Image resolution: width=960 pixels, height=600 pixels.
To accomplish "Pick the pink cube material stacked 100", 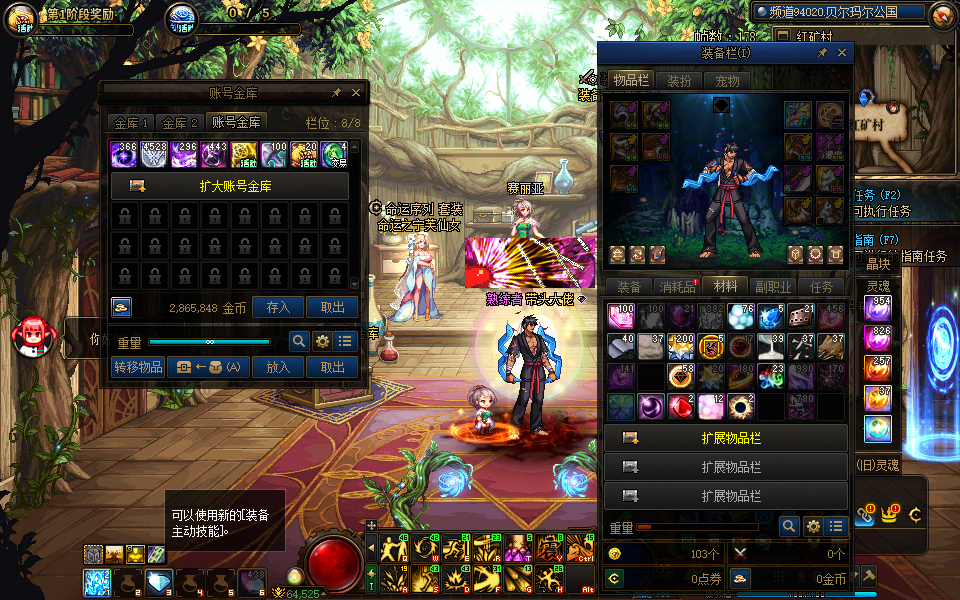I will pos(622,316).
